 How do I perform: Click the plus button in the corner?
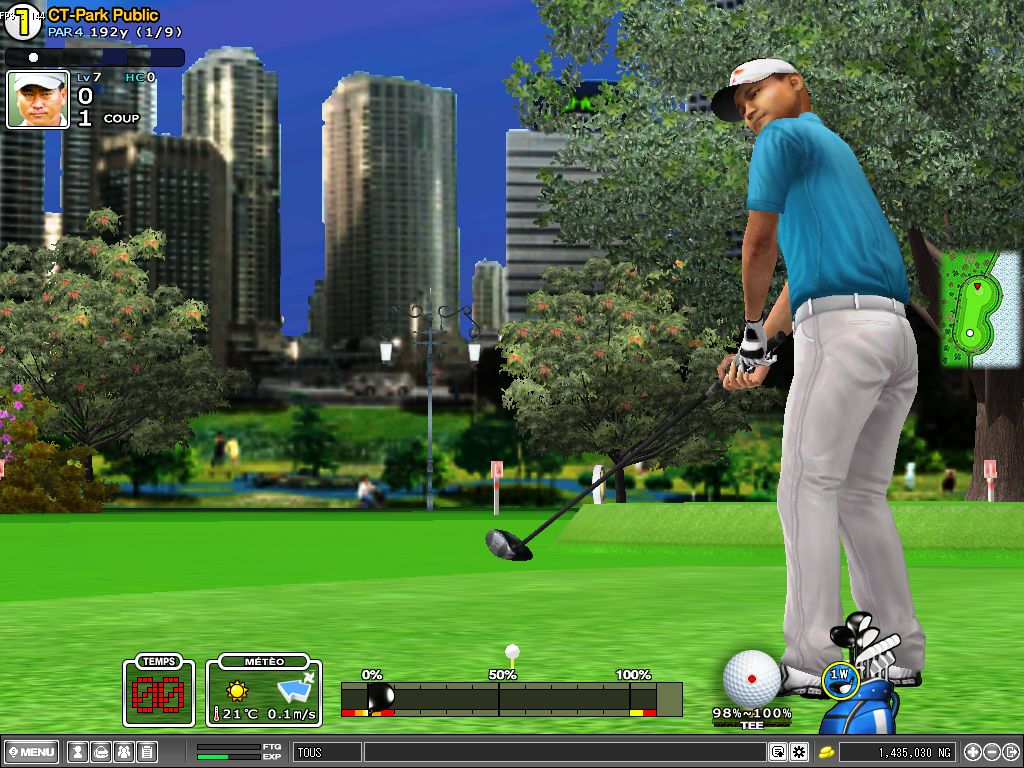point(972,752)
